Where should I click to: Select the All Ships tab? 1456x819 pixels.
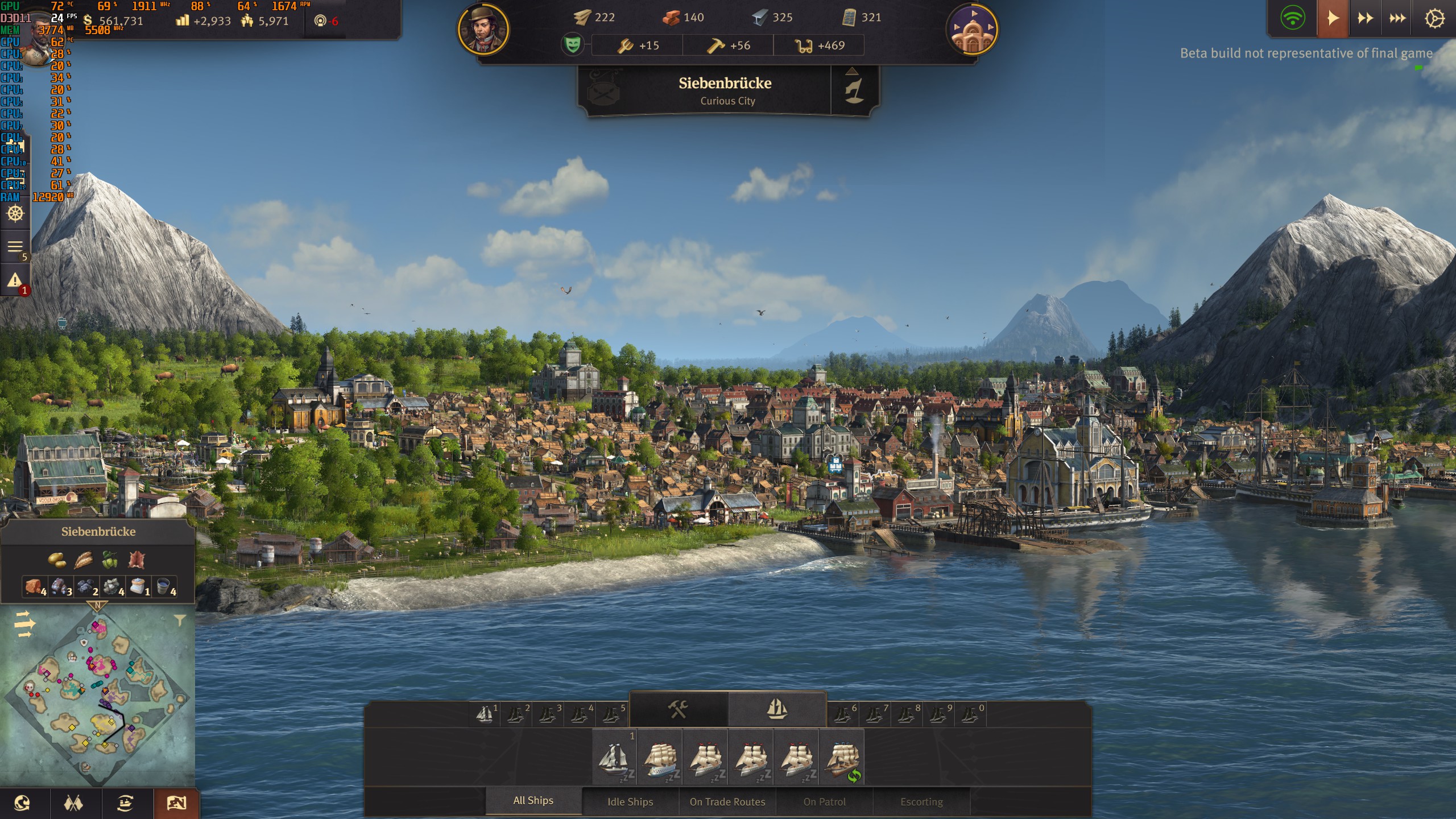point(533,800)
